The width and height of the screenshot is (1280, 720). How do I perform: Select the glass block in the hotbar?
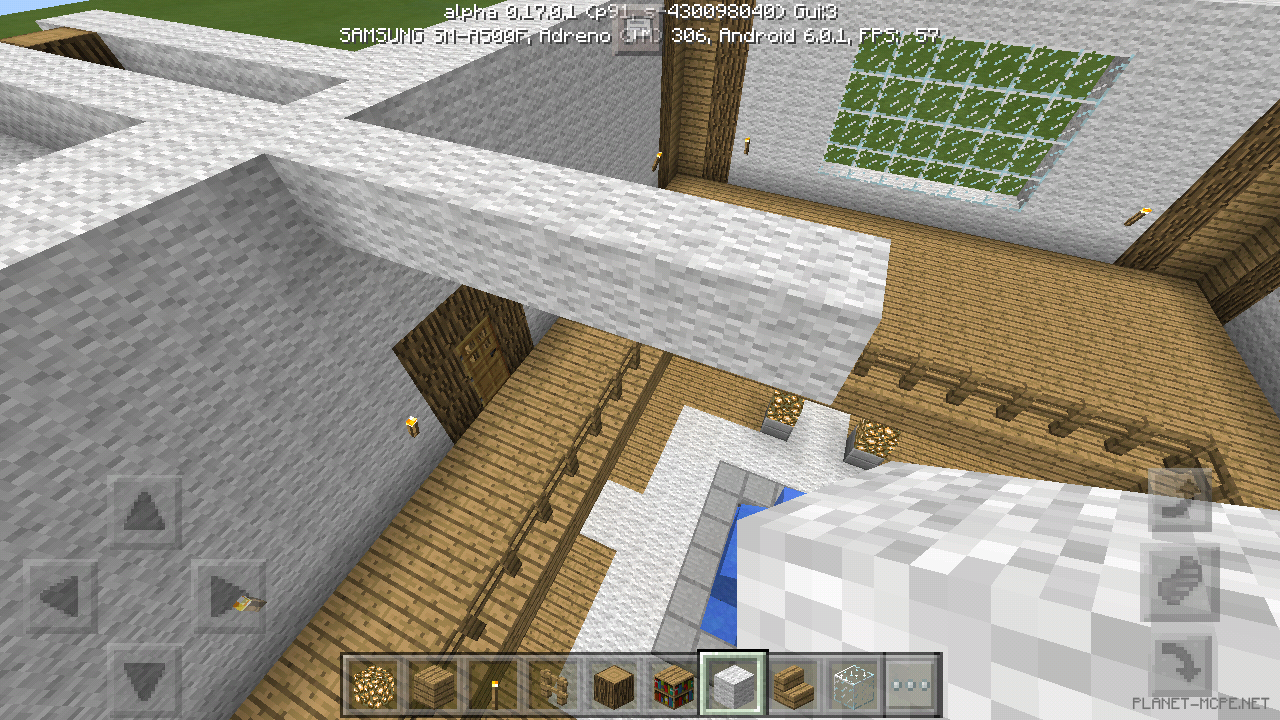[855, 685]
